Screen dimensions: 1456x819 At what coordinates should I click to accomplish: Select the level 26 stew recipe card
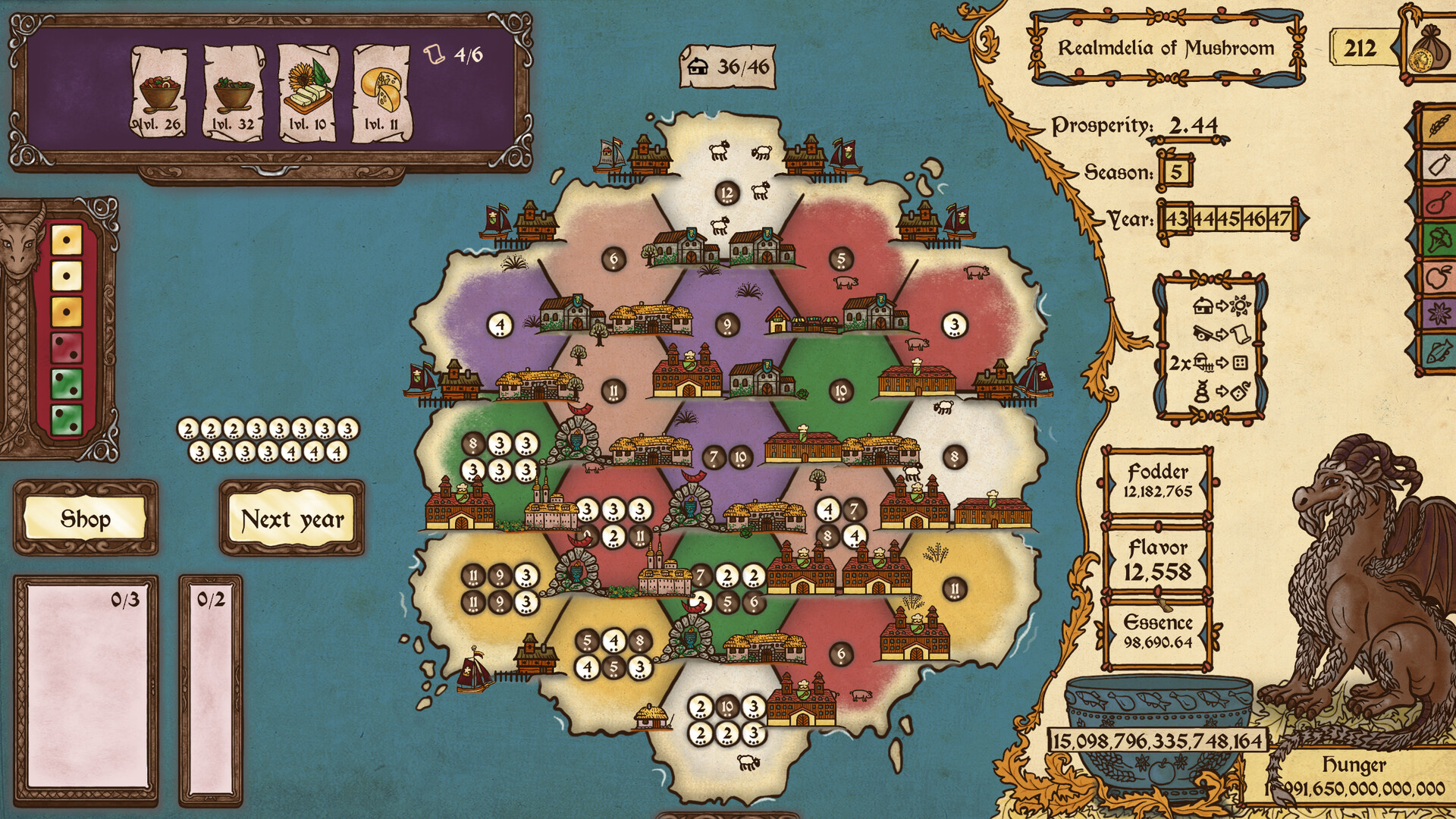click(x=159, y=93)
